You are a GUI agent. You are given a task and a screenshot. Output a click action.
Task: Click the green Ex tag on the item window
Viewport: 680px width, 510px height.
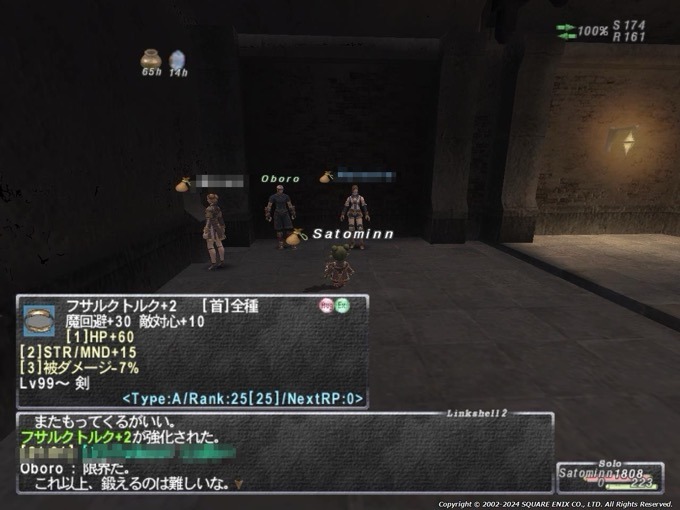tap(342, 305)
